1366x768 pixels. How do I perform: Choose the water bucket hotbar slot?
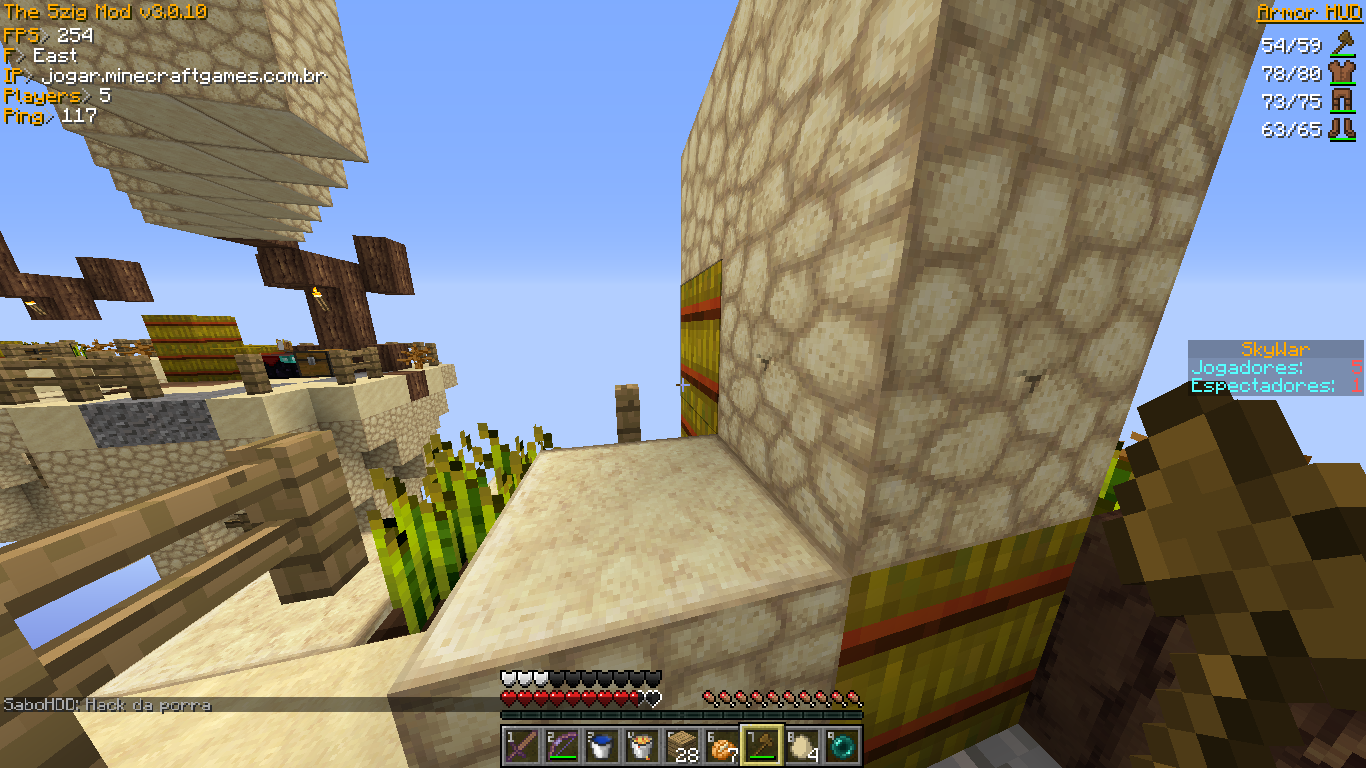click(602, 745)
